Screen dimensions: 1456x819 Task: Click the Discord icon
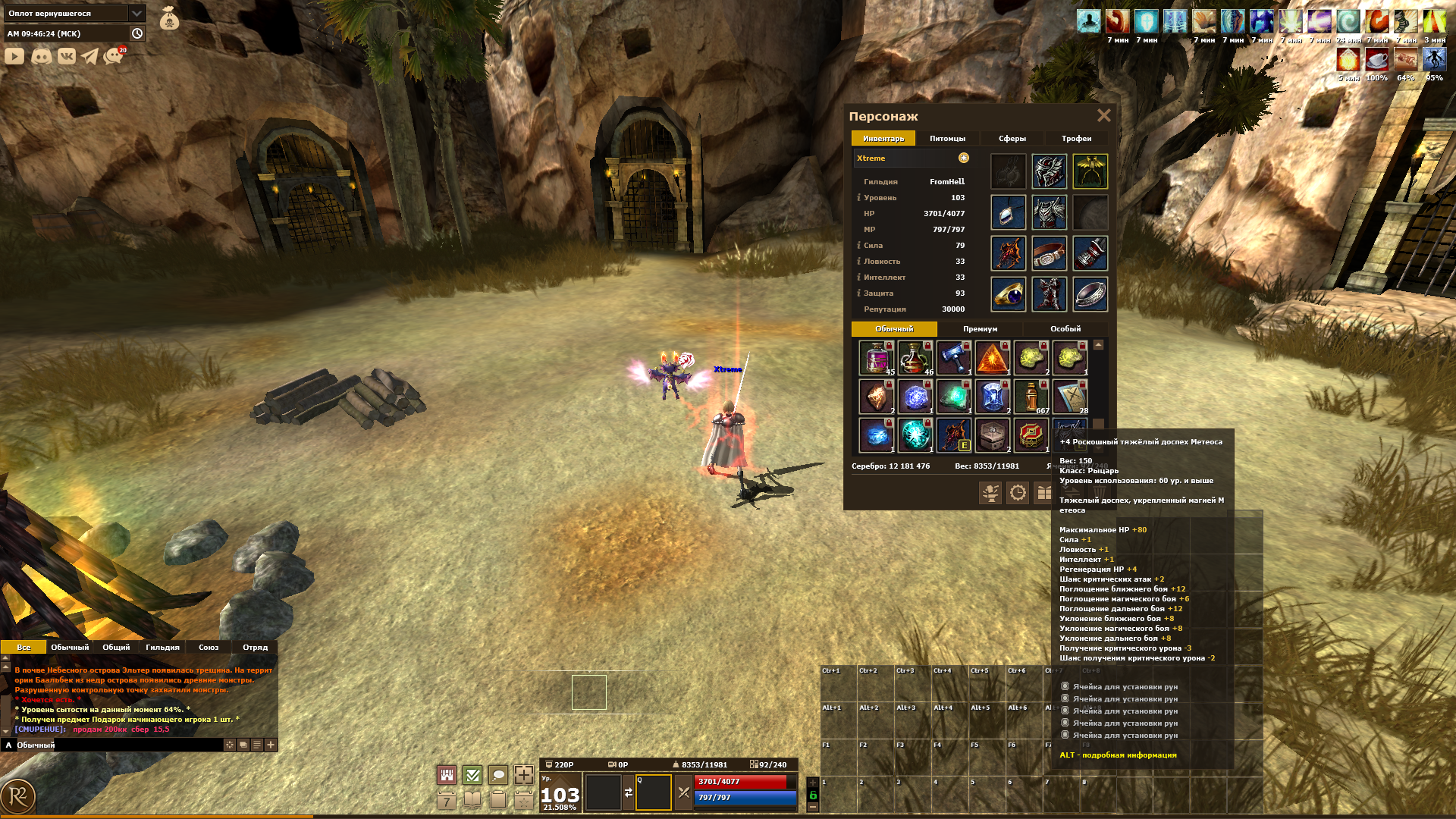pos(41,56)
